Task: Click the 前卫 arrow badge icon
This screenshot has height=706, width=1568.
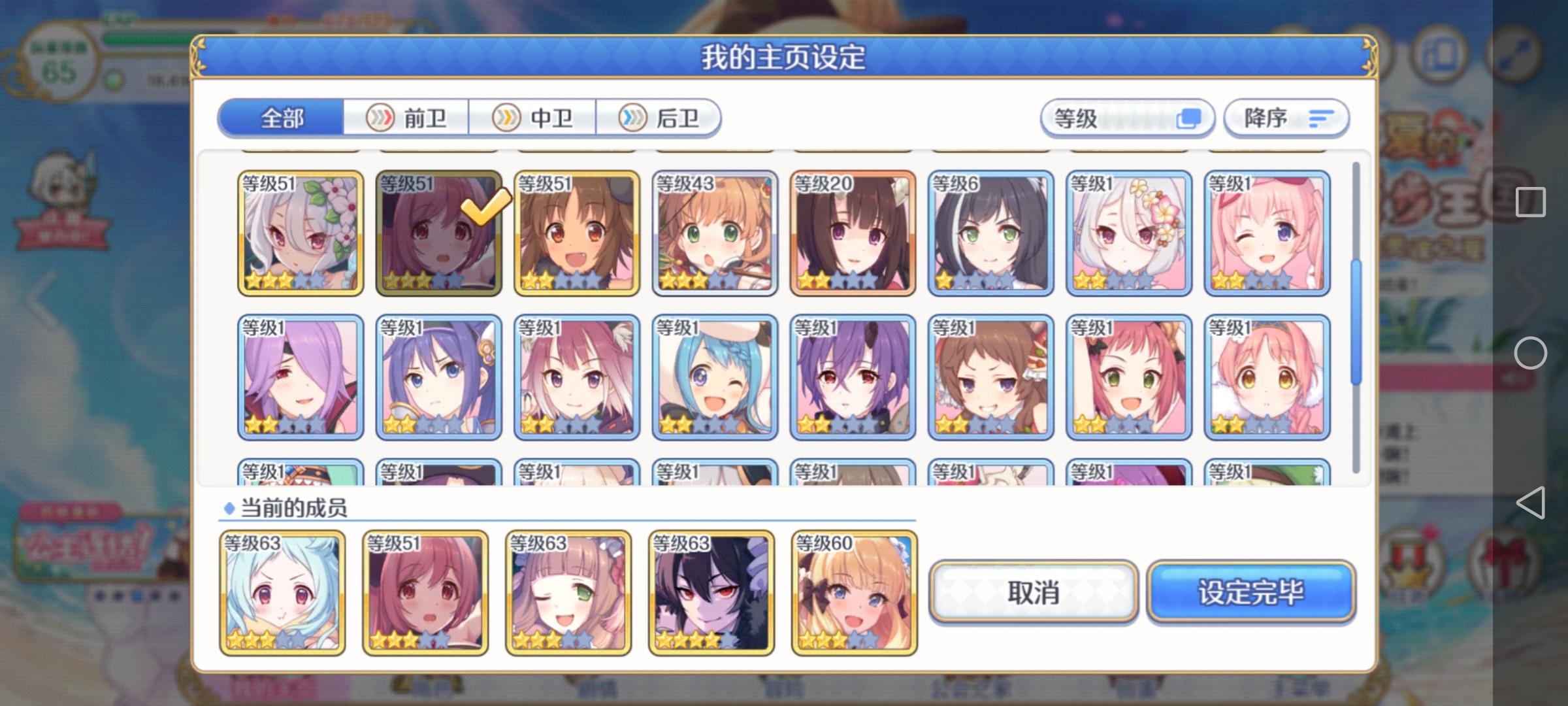Action: coord(382,117)
